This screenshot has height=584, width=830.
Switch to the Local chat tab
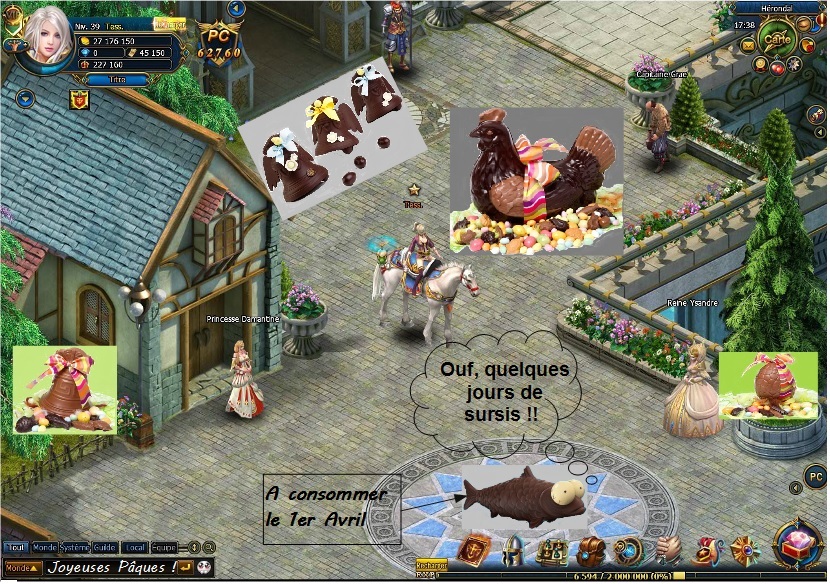[x=136, y=547]
